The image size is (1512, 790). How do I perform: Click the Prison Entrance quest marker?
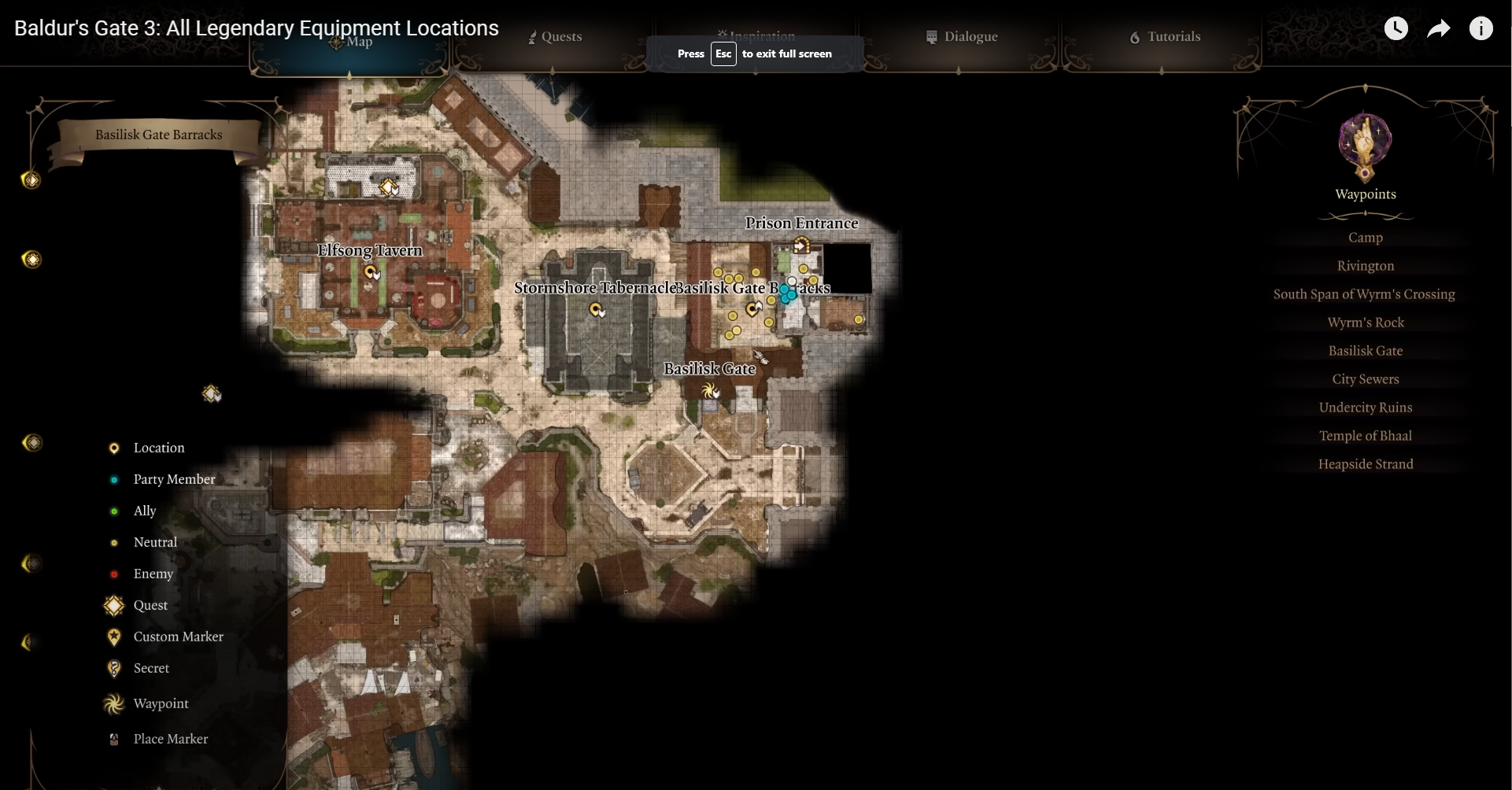click(802, 245)
